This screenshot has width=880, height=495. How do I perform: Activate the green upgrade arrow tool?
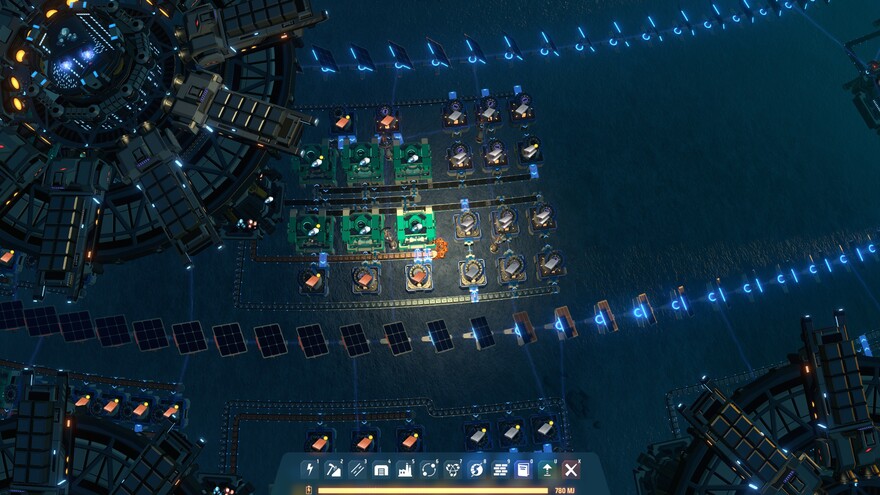click(x=547, y=469)
